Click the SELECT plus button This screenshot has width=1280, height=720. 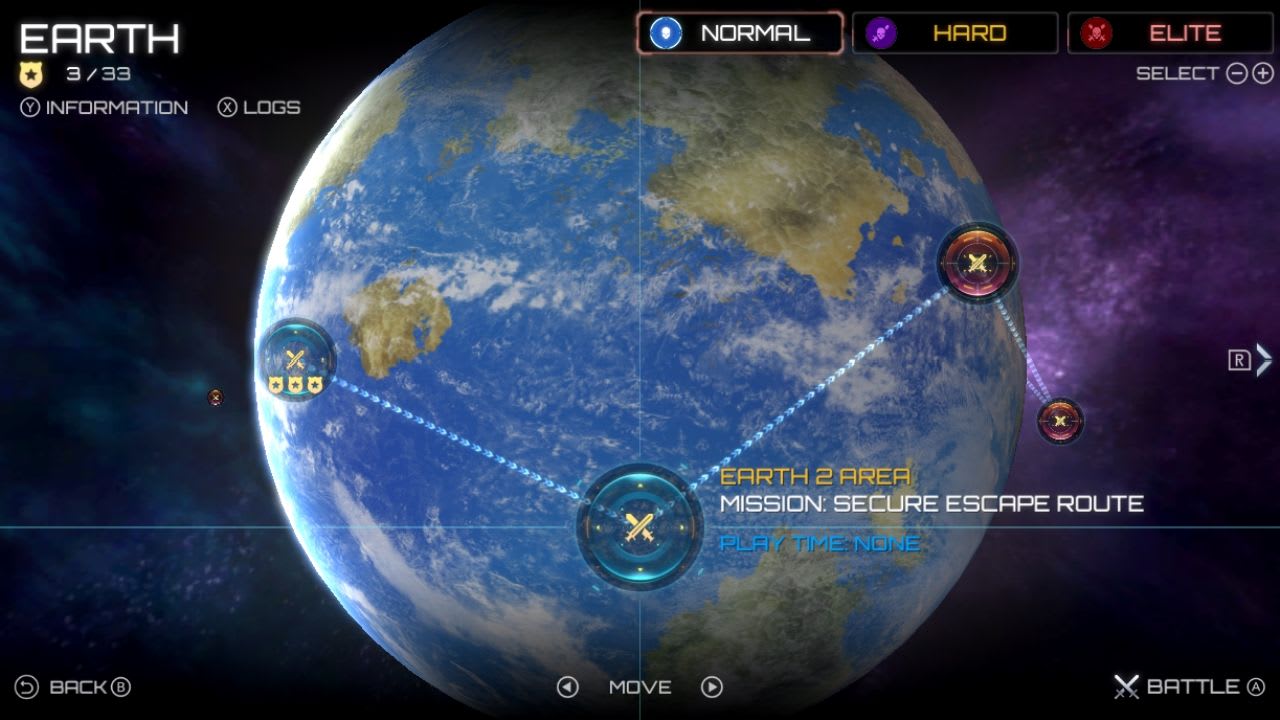[1261, 73]
